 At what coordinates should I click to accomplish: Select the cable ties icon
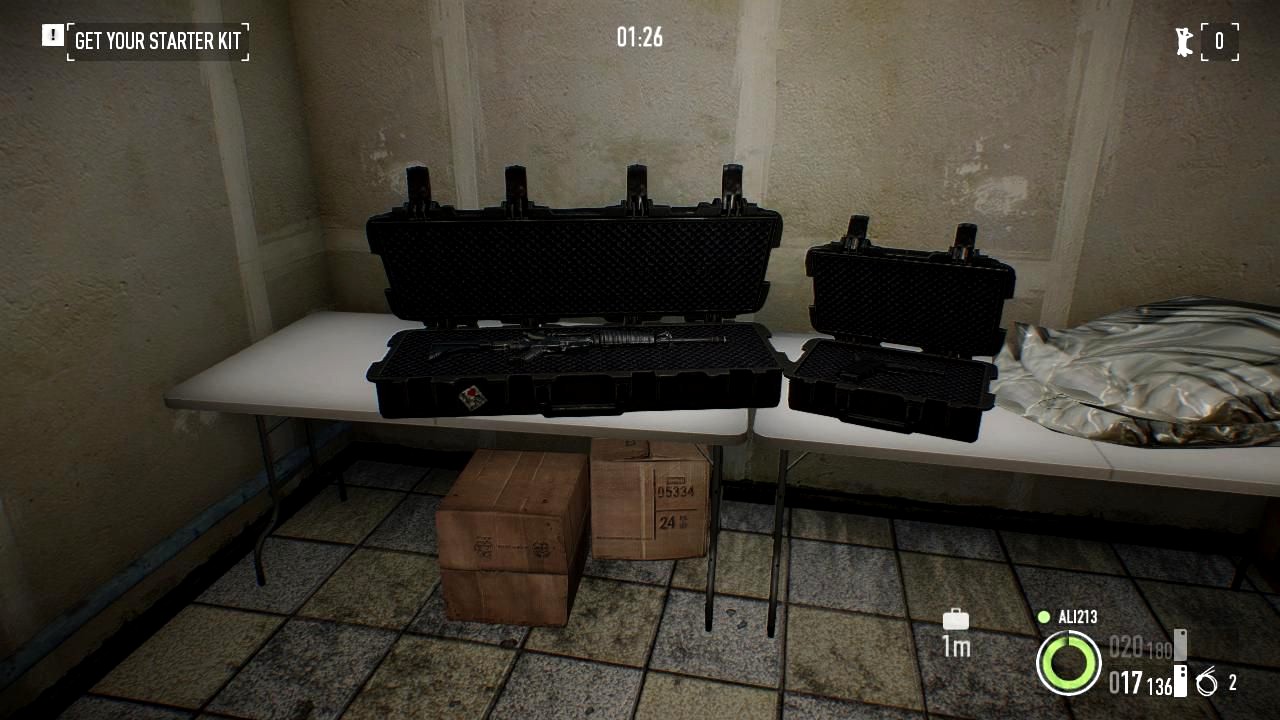[x=1207, y=683]
